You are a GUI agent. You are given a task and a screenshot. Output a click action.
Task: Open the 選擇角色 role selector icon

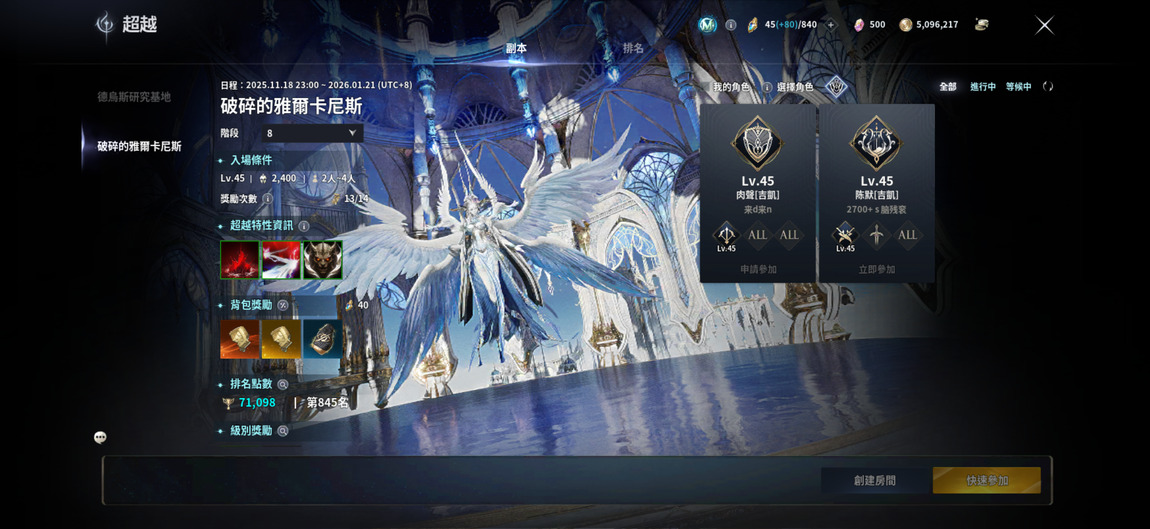tap(836, 87)
